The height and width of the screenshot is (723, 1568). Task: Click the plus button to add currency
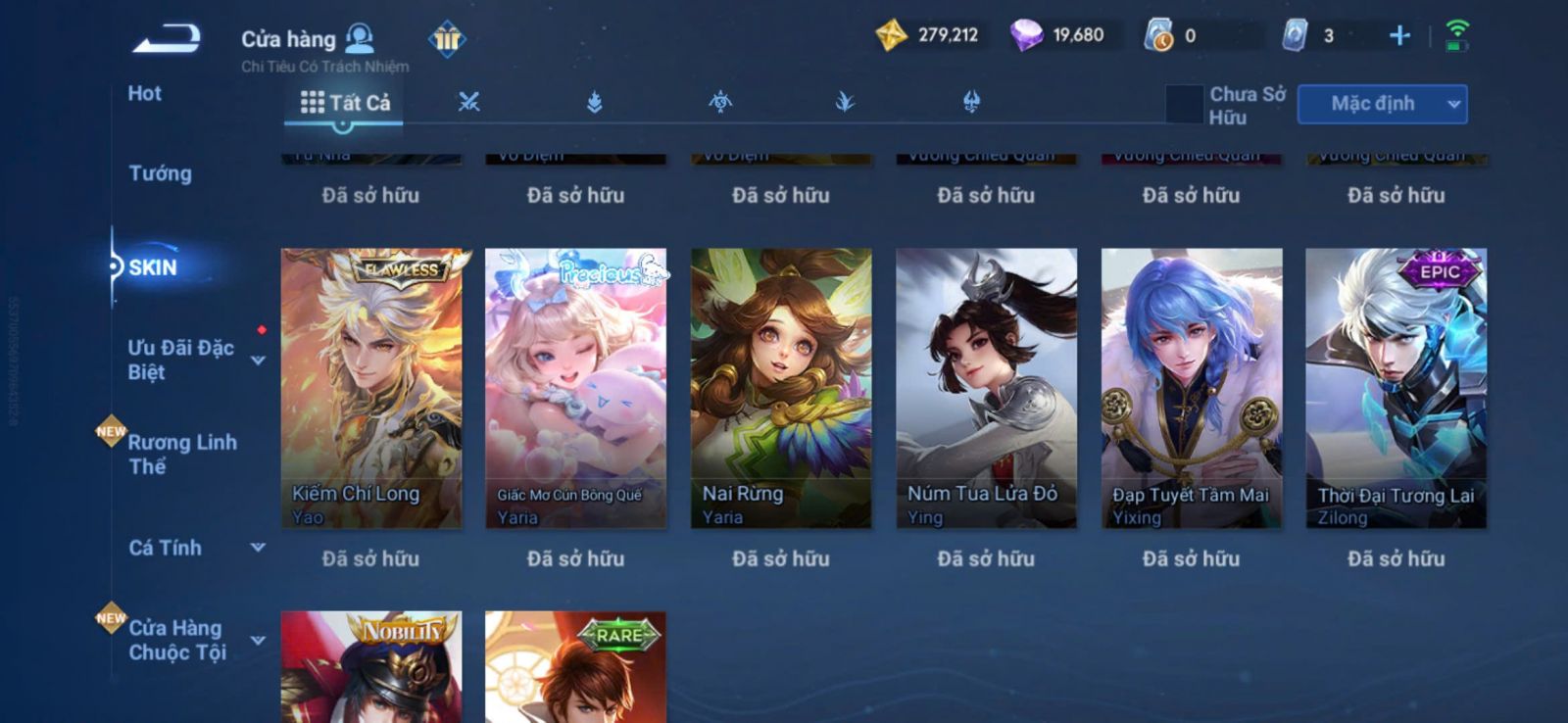[x=1399, y=36]
